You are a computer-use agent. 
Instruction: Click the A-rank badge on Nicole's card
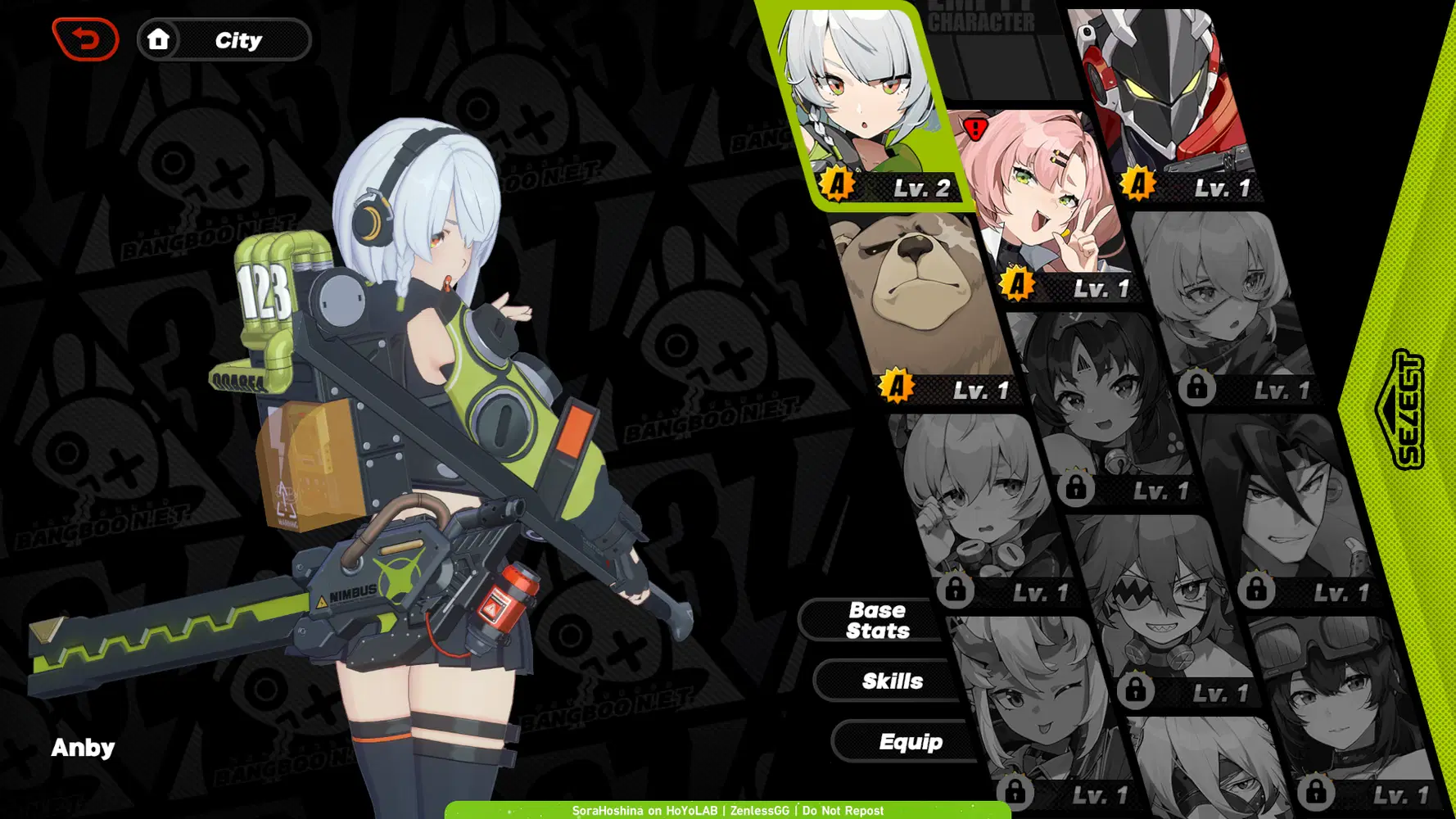click(1016, 286)
